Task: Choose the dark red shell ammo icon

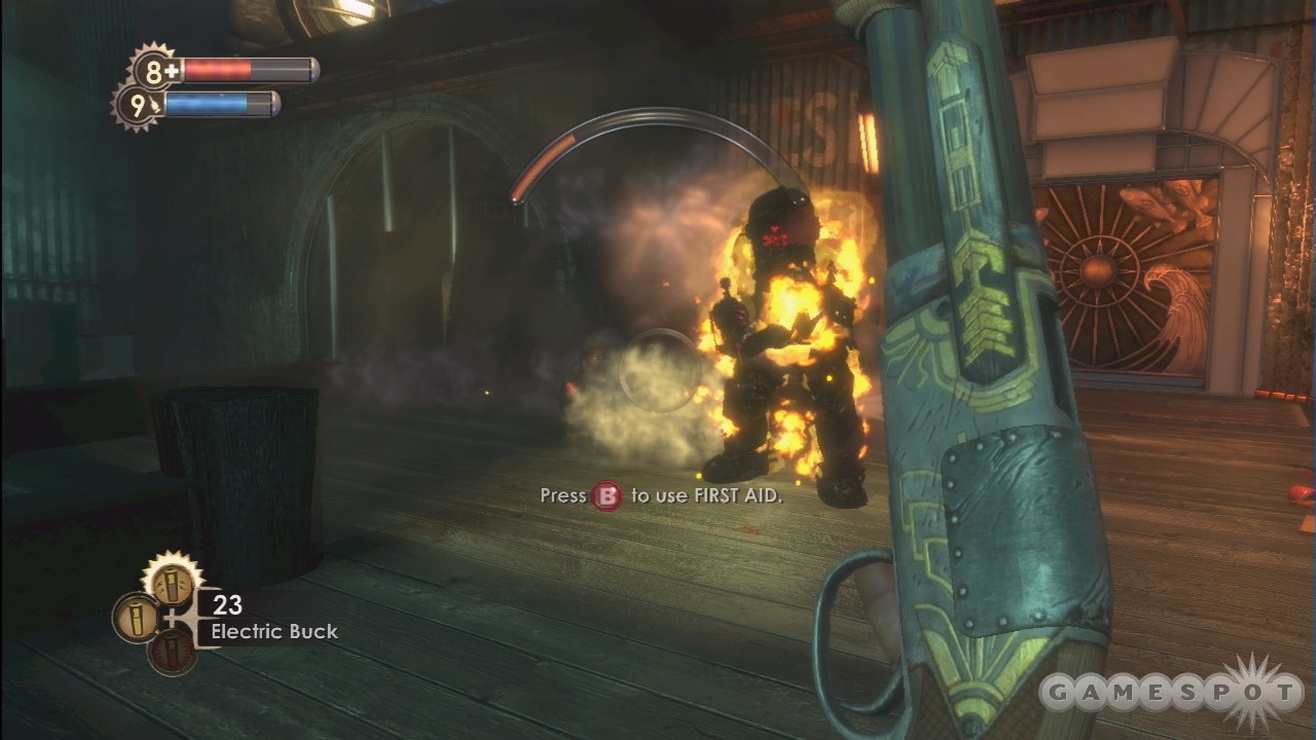Action: [172, 651]
